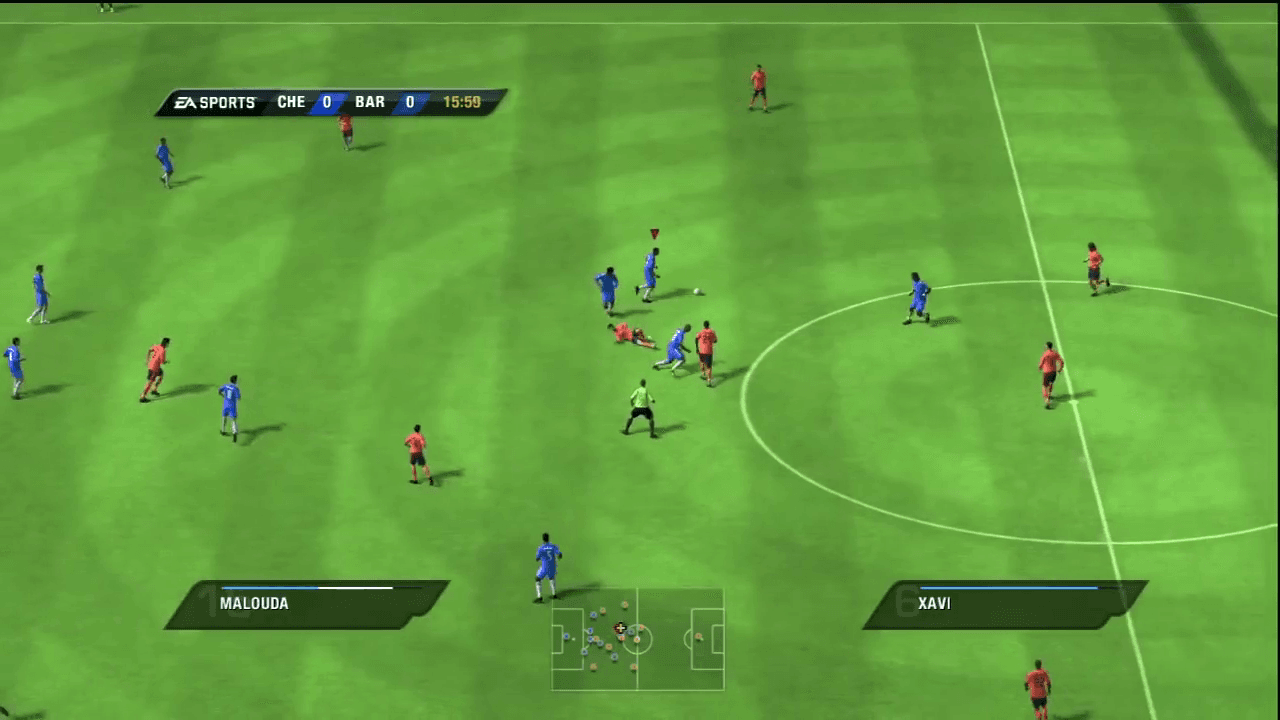Click the XAVI name banner

pyautogui.click(x=933, y=603)
